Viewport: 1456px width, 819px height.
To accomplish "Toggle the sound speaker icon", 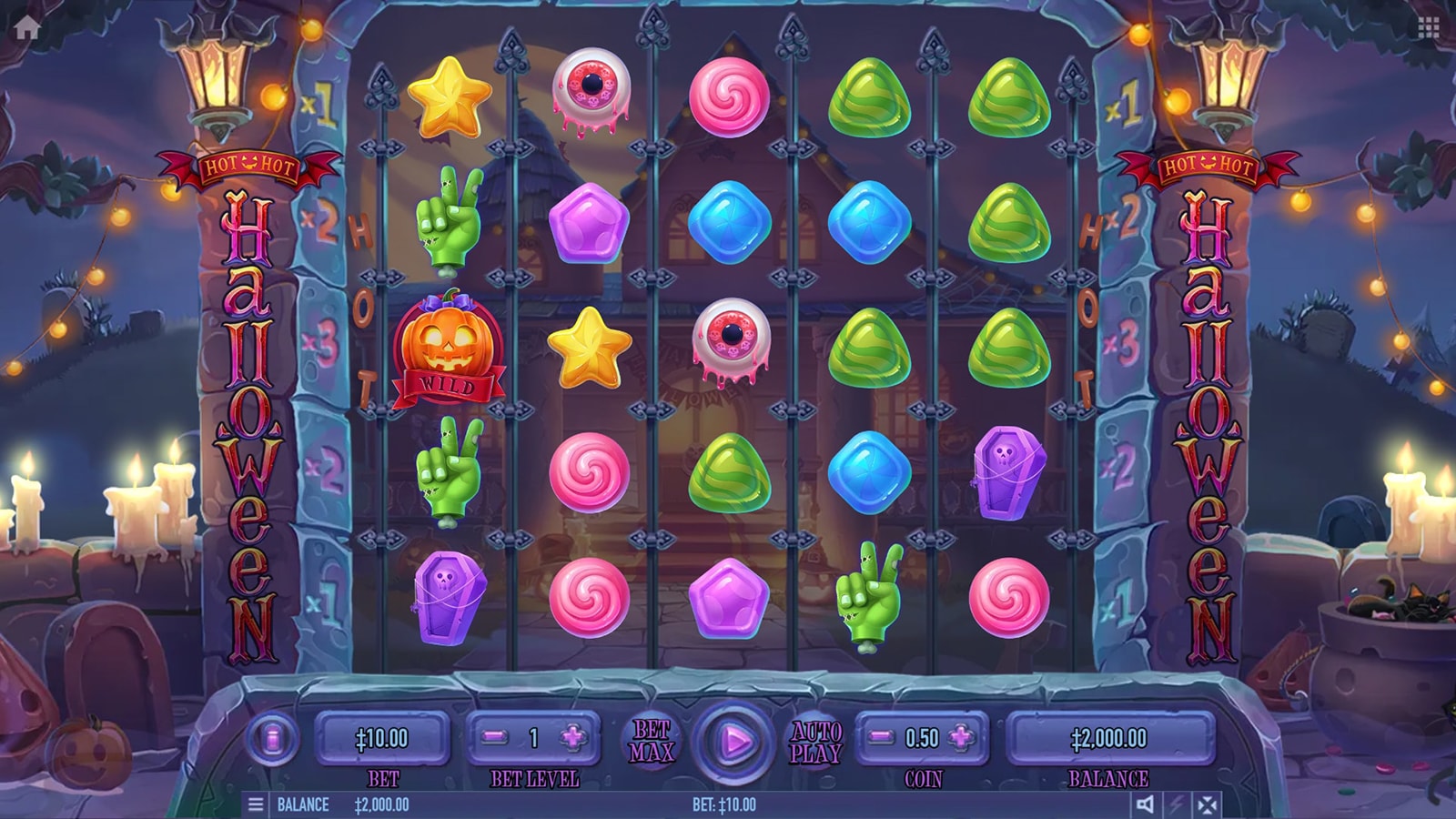I will click(1145, 804).
